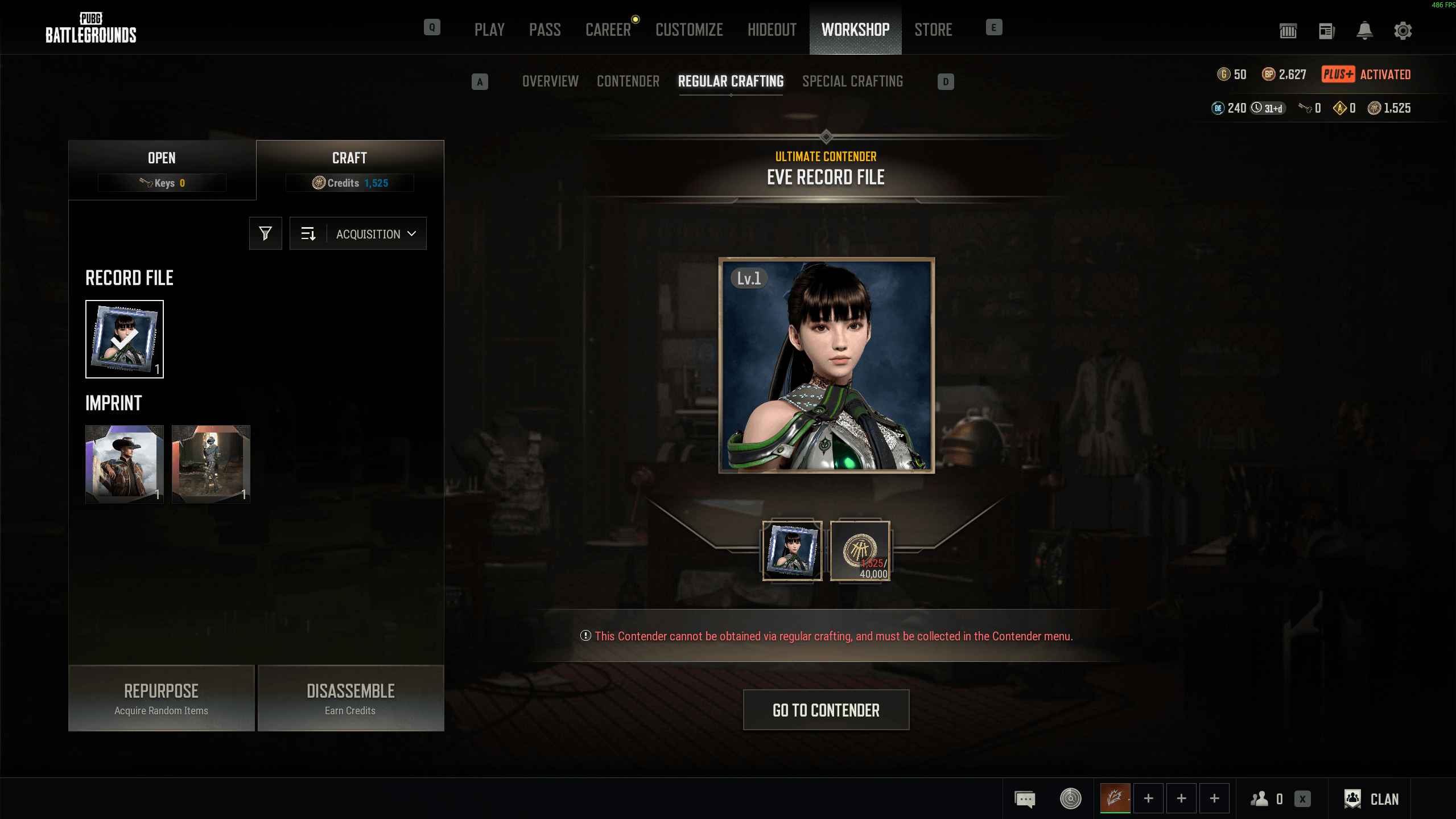The height and width of the screenshot is (819, 1456).
Task: Switch to the Open keys tab
Action: [x=162, y=169]
